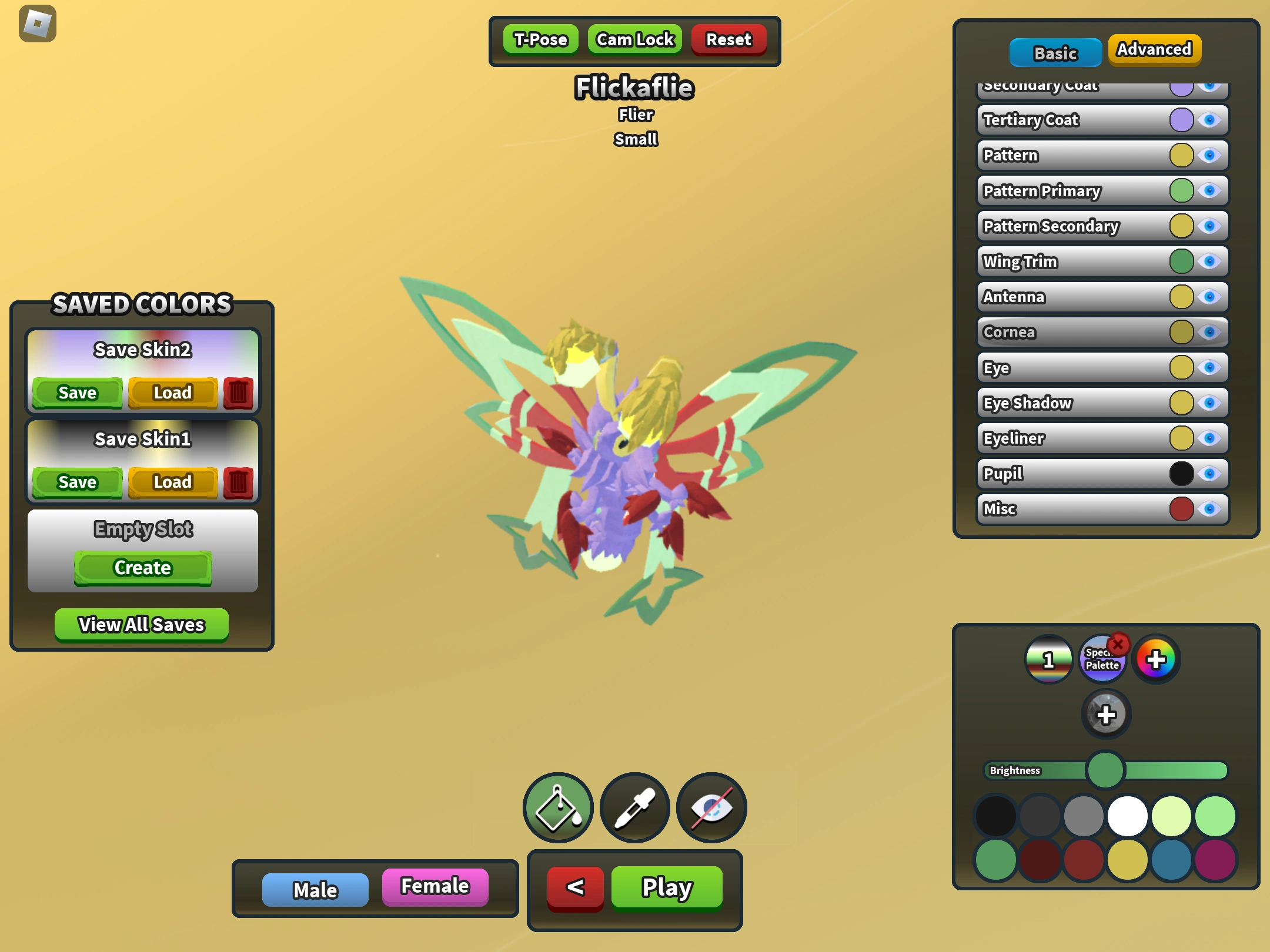Viewport: 1270px width, 952px height.
Task: Delete Save Skin1 with the trash icon
Action: pyautogui.click(x=239, y=482)
